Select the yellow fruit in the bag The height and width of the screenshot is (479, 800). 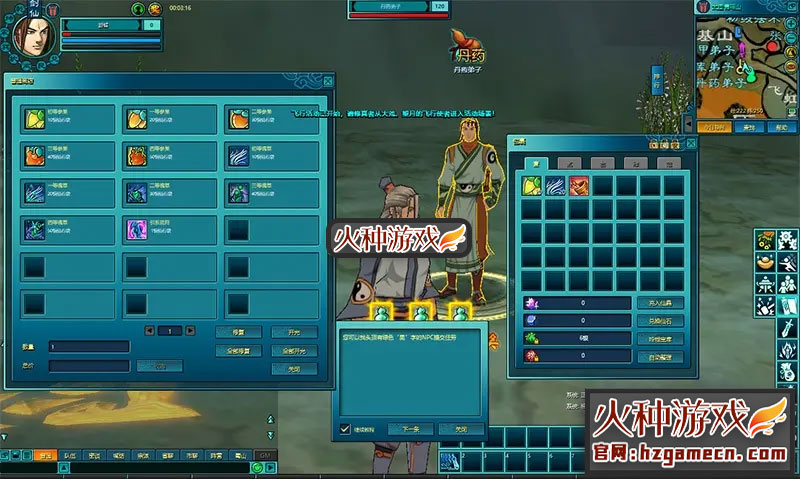point(531,186)
